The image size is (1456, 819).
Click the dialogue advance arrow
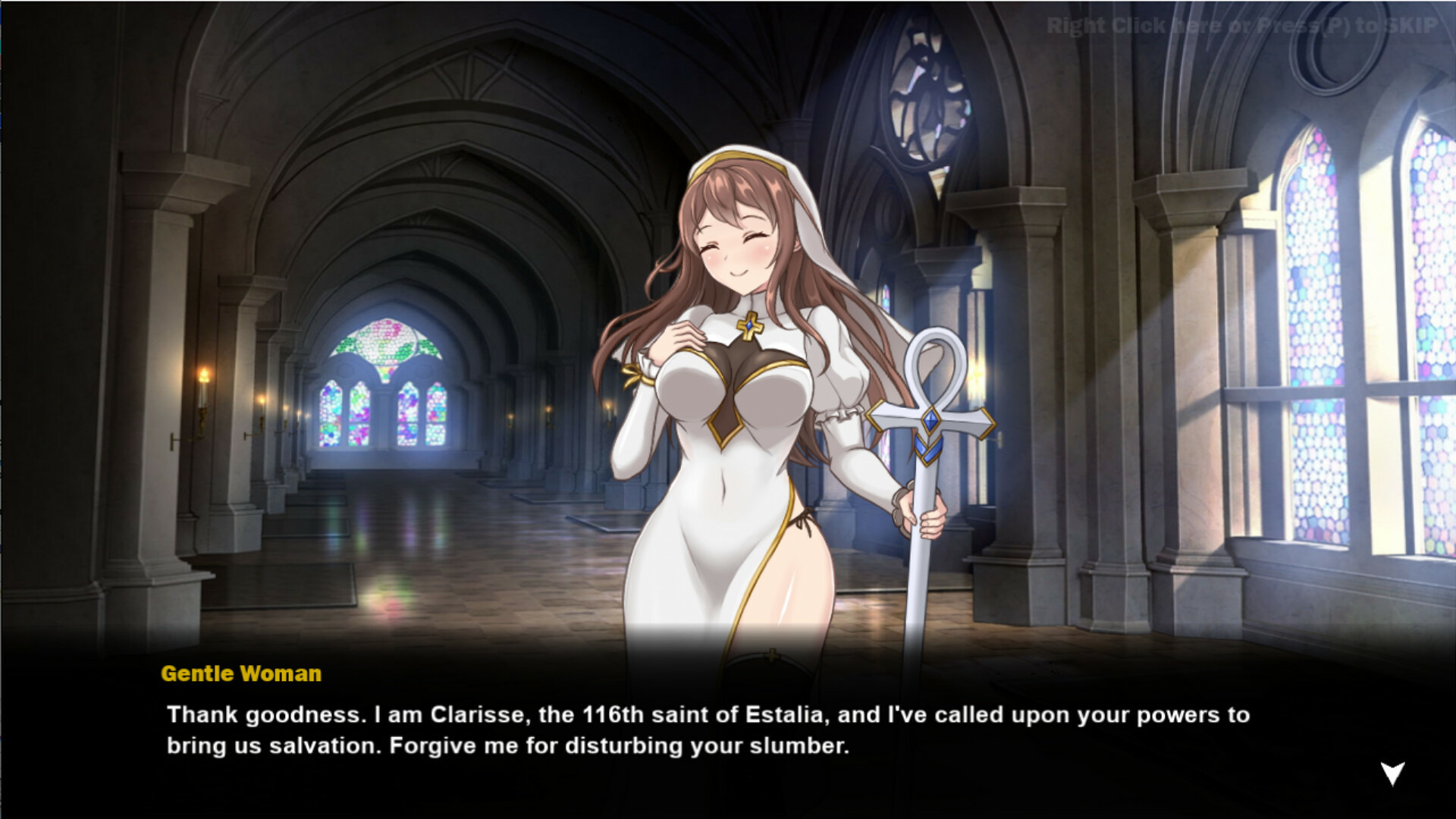click(1392, 773)
